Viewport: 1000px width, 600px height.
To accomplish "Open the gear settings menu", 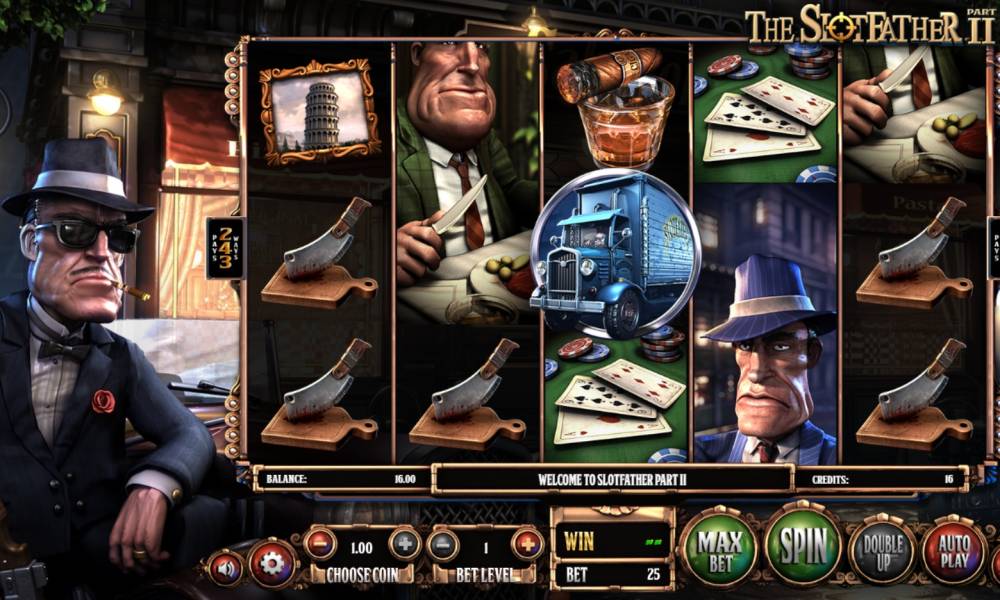I will click(x=272, y=564).
